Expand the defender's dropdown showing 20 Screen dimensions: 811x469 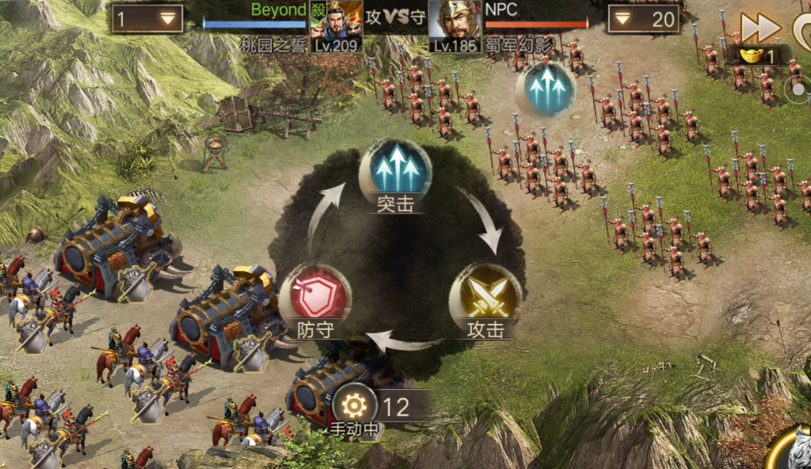coord(644,18)
